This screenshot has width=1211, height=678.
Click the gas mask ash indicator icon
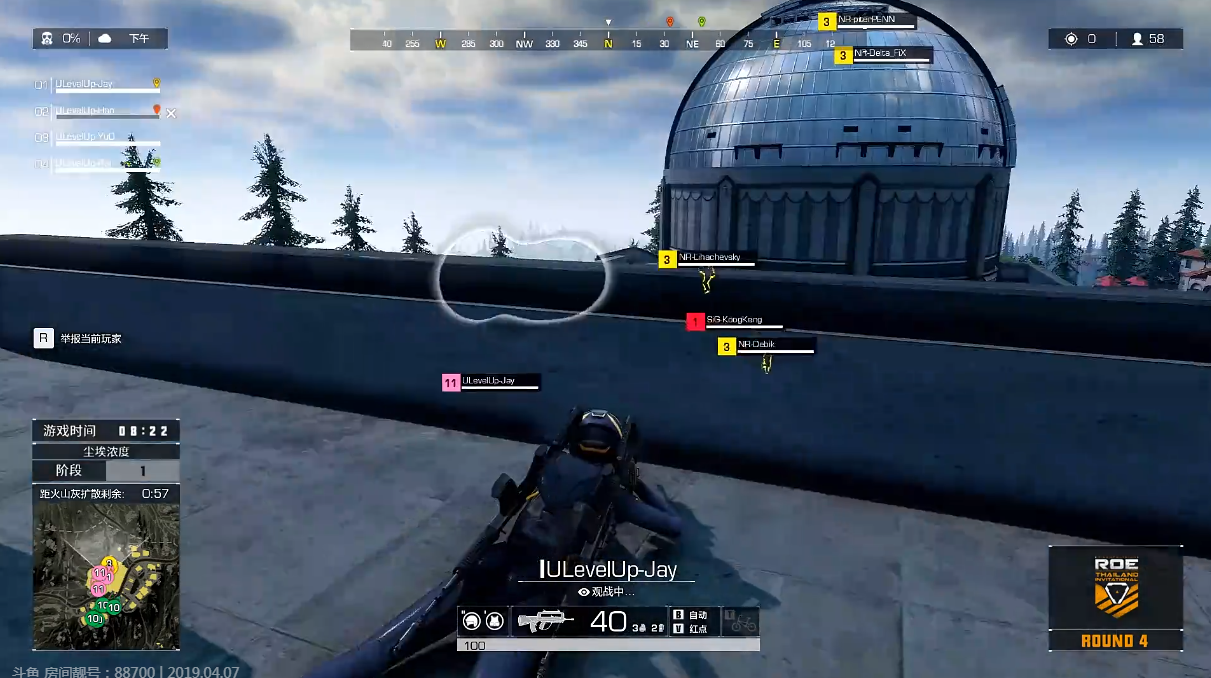click(x=47, y=39)
